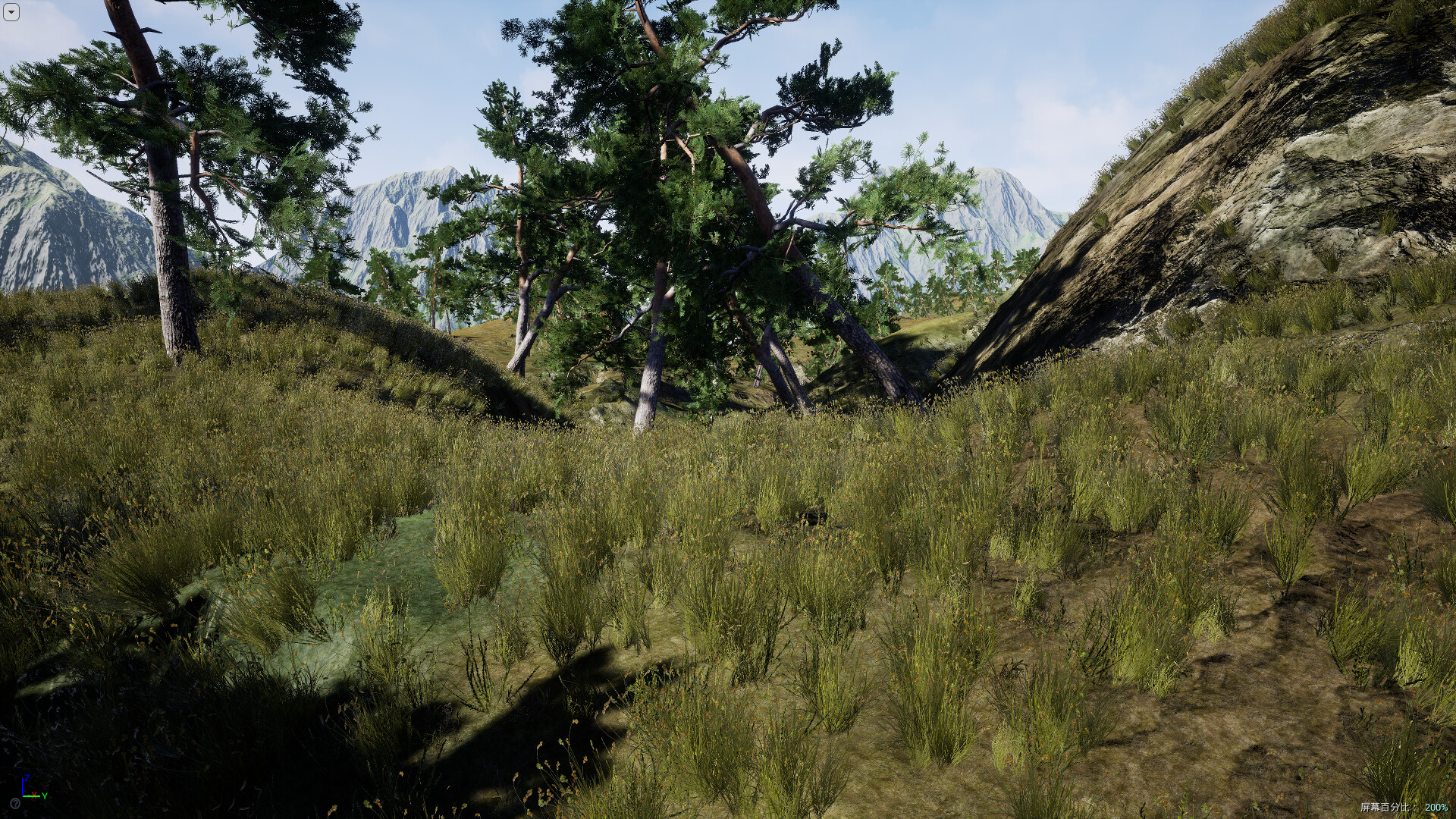Image resolution: width=1456 pixels, height=819 pixels.
Task: Click the red X axis label of the gizmo
Action: click(34, 795)
